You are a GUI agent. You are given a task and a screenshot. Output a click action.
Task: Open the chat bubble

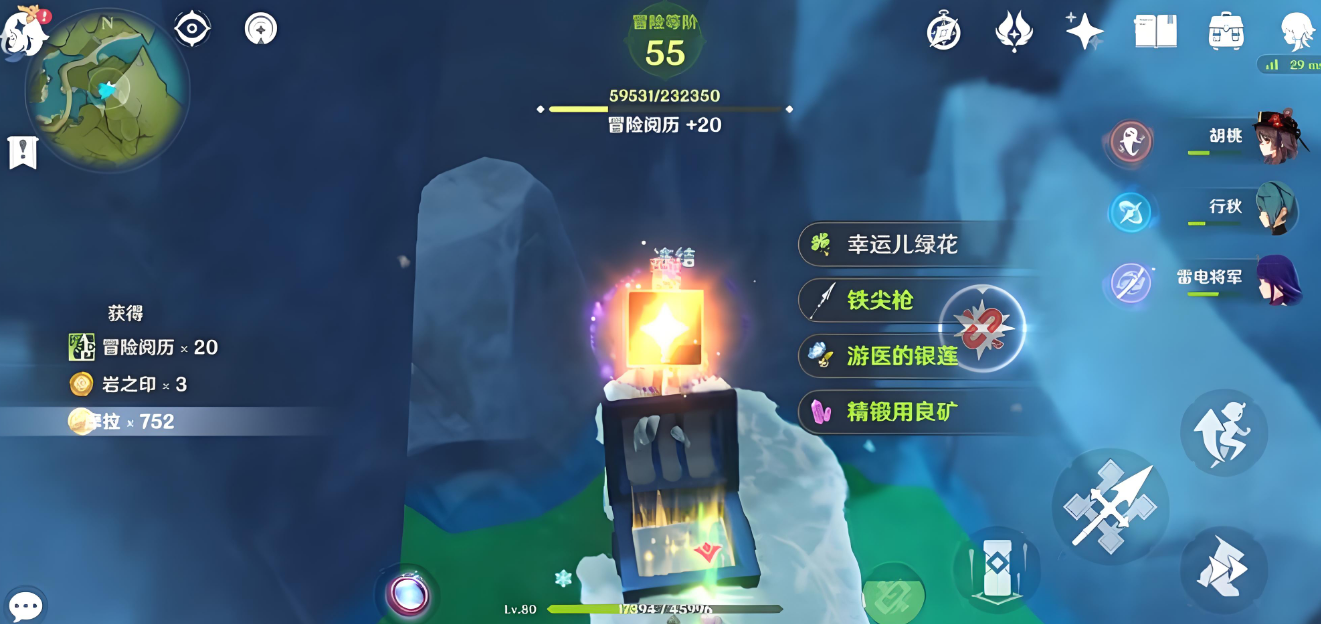[x=25, y=605]
